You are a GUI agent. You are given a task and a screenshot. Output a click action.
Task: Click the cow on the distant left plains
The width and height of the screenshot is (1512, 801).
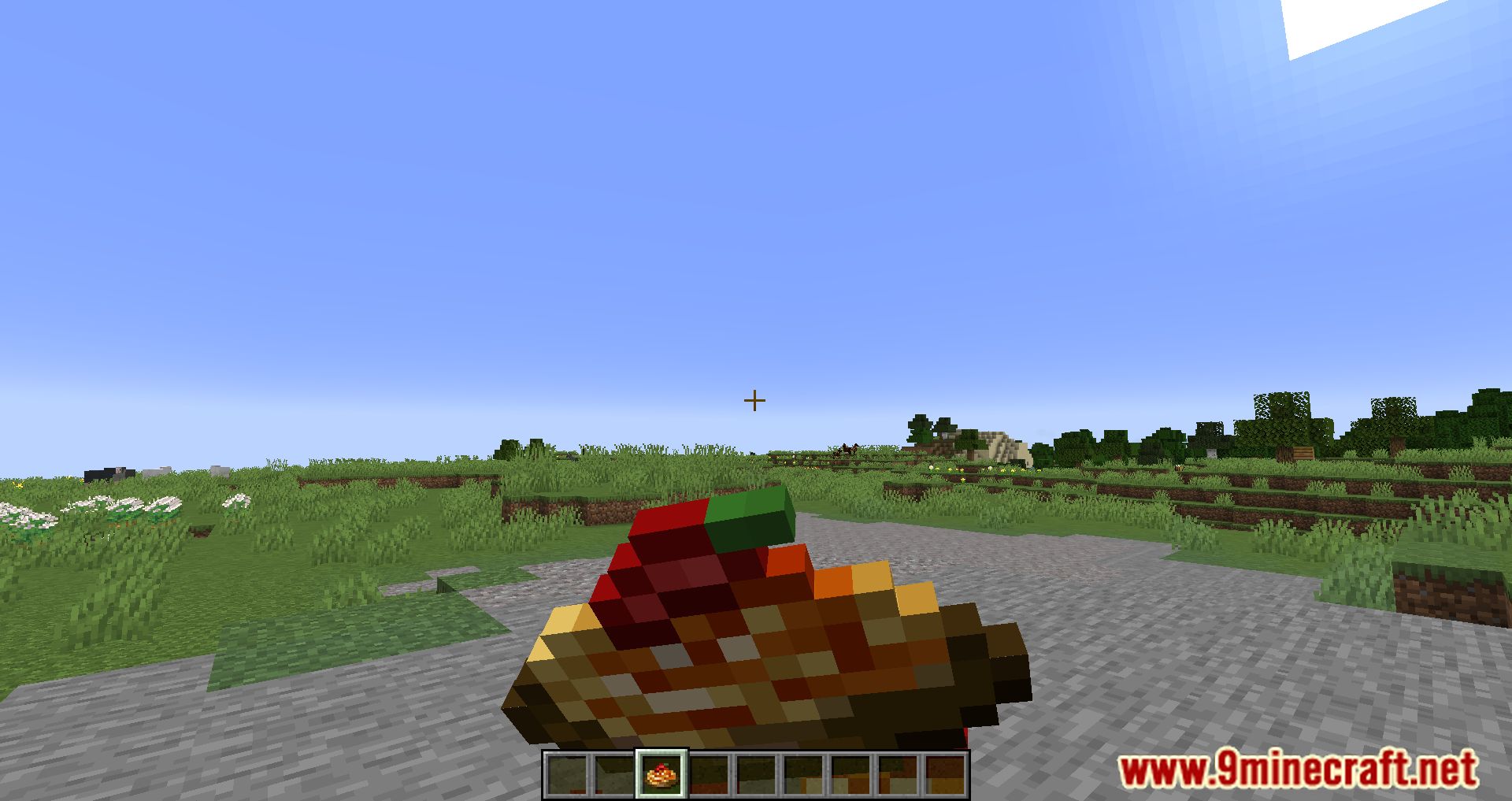(x=110, y=473)
